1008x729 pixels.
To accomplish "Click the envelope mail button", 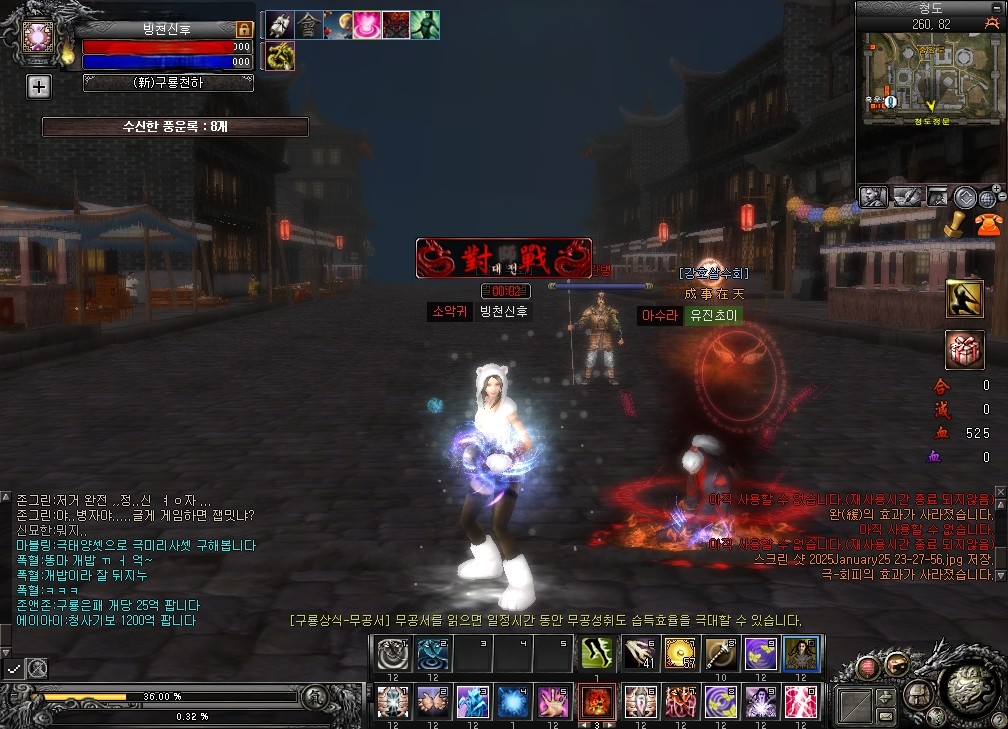I will pyautogui.click(x=886, y=716).
